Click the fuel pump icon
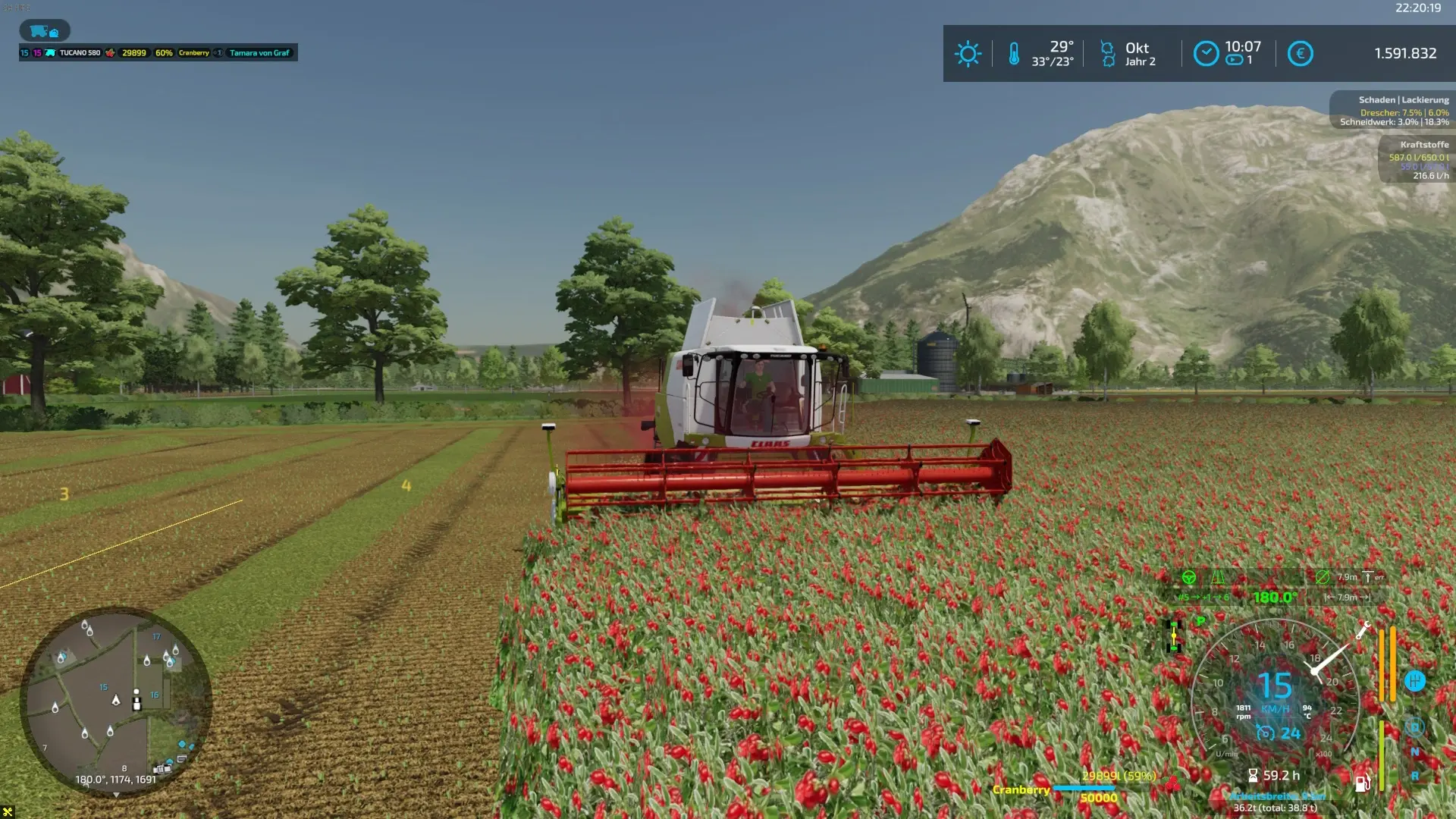Viewport: 1456px width, 819px height. pos(1362,783)
